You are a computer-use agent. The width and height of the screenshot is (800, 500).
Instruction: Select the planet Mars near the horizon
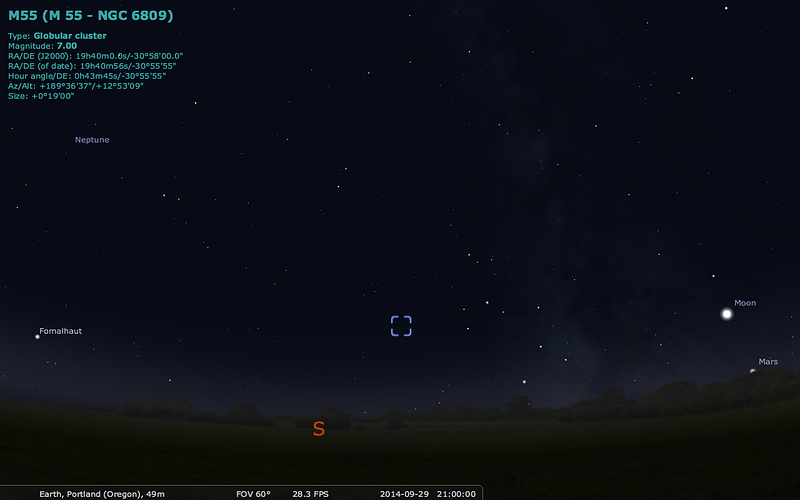tap(753, 371)
